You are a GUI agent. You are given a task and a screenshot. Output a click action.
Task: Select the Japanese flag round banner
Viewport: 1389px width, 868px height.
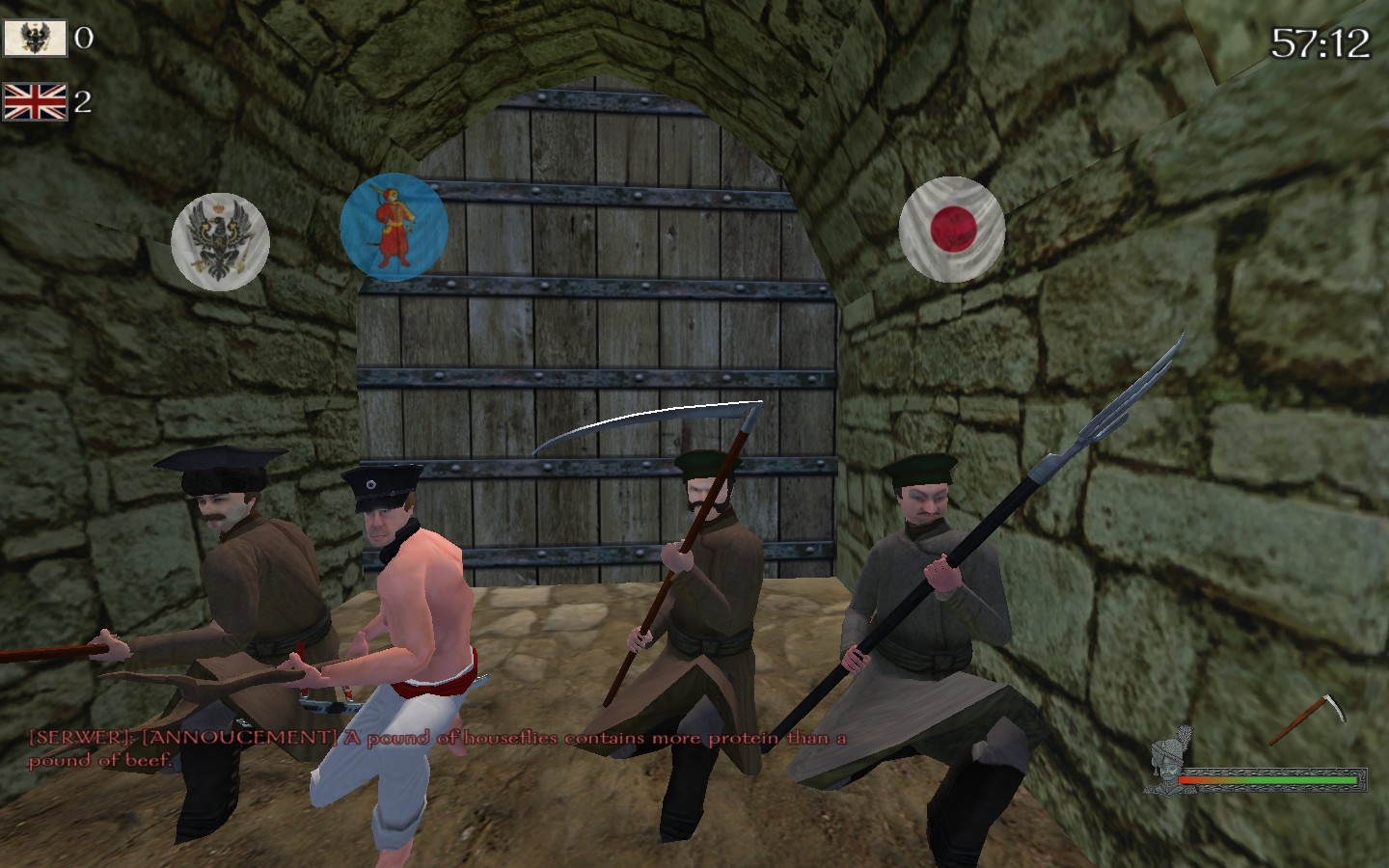952,230
